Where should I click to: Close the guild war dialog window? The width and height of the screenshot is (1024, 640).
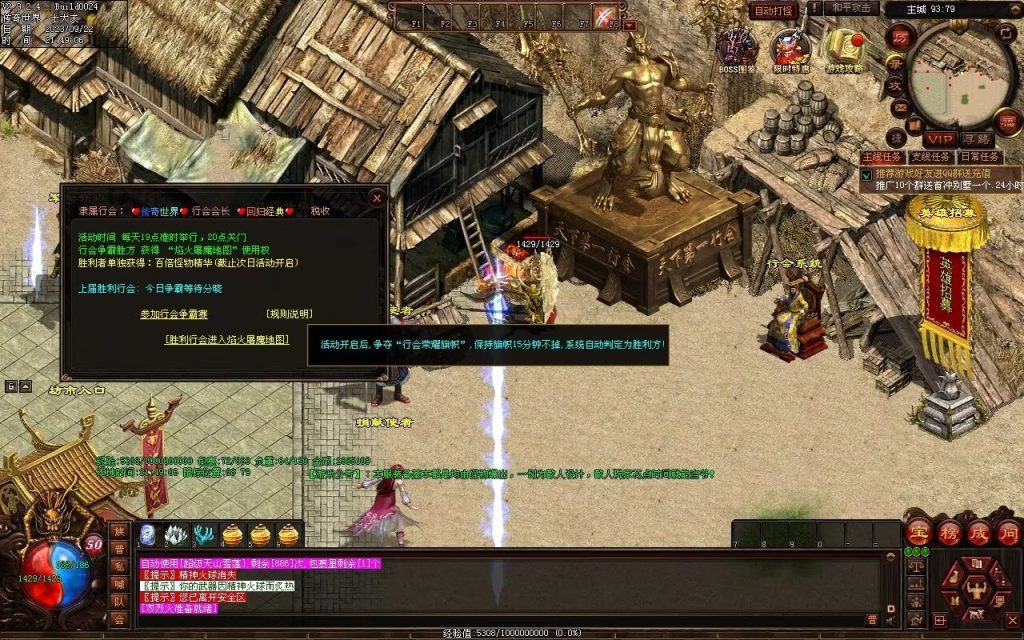(x=376, y=197)
